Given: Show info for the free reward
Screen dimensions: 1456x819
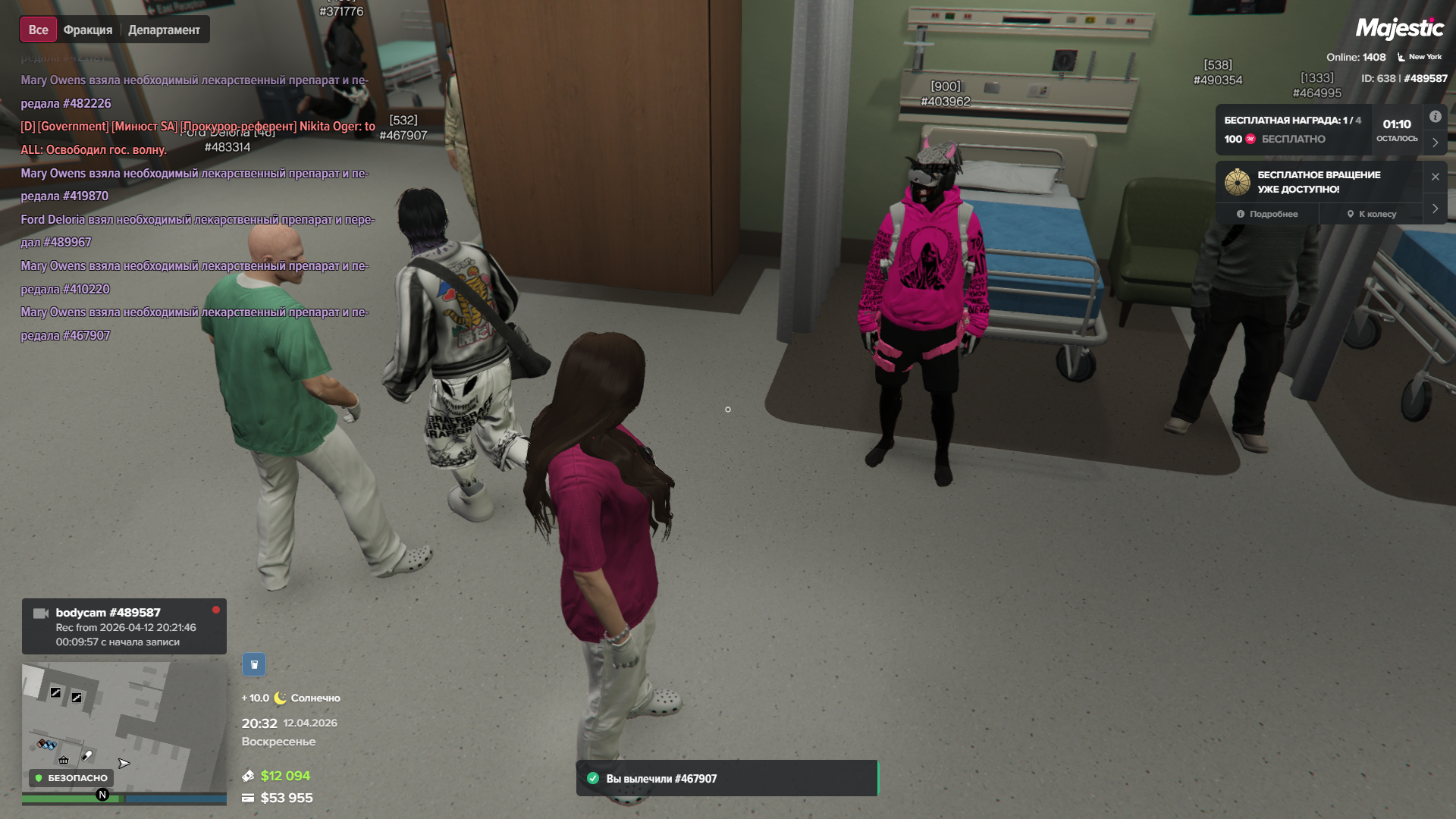Looking at the screenshot, I should point(1435,117).
